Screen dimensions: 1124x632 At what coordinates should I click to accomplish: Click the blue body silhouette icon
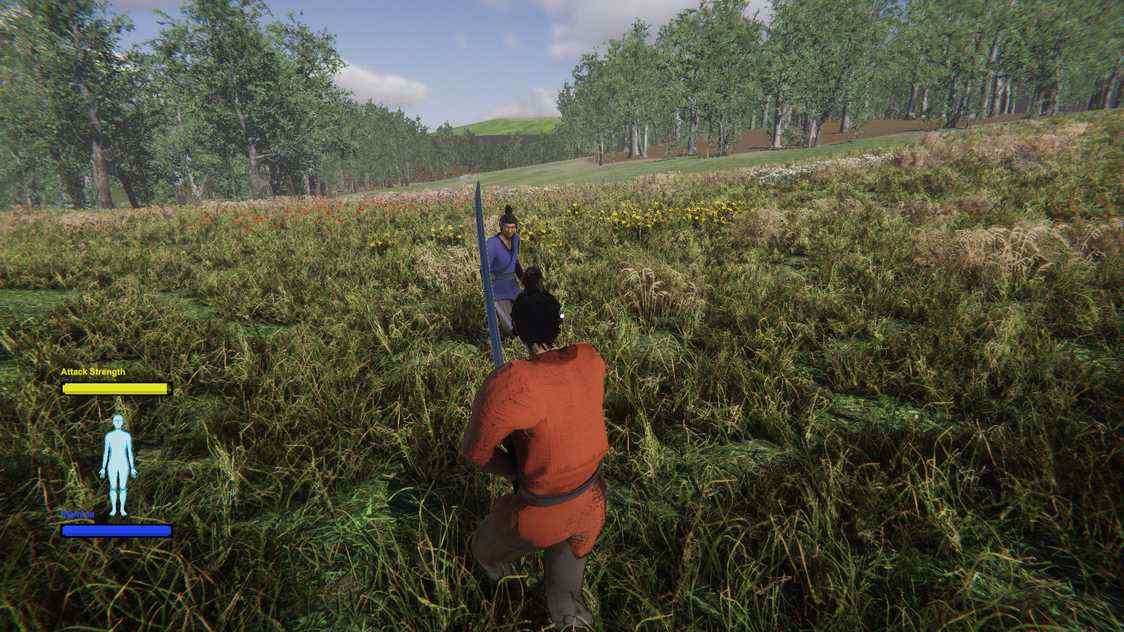coord(117,464)
